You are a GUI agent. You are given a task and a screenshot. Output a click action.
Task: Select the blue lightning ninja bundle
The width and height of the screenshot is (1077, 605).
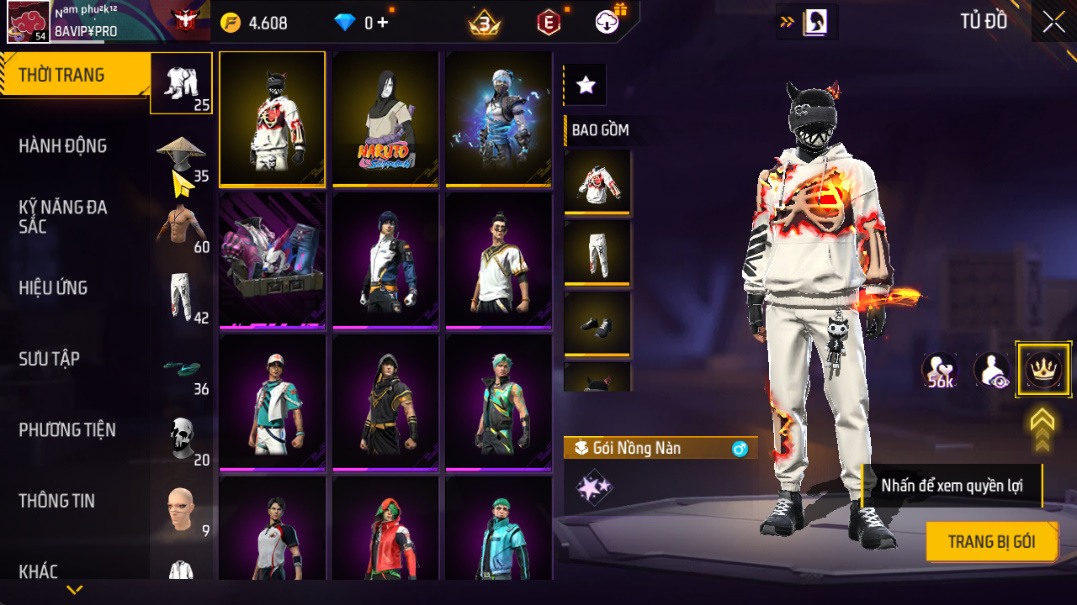(498, 118)
